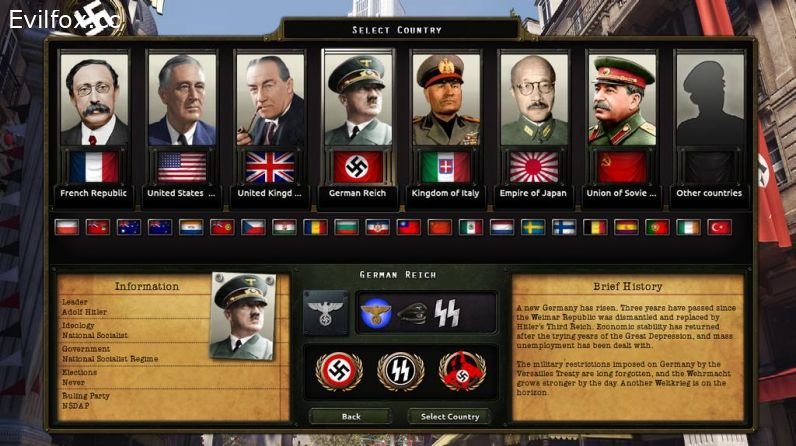Choose the Czechoslovakia flag
This screenshot has width=796, height=446.
253,227
